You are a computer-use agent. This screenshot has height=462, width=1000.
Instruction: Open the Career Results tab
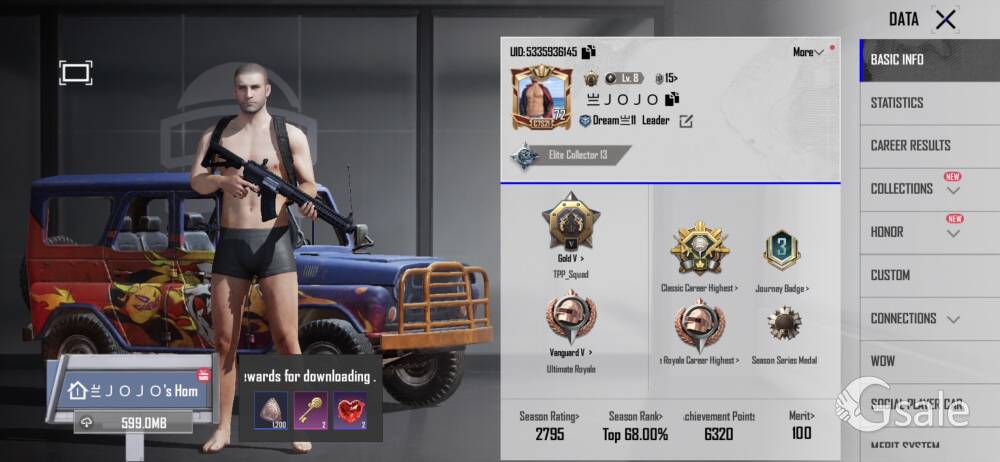pos(910,146)
